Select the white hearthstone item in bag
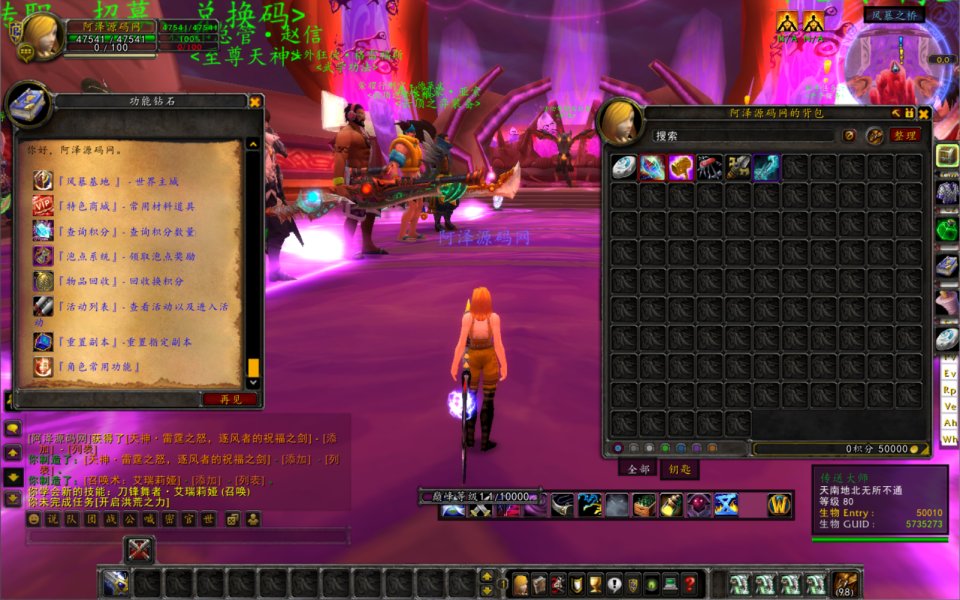 point(624,167)
